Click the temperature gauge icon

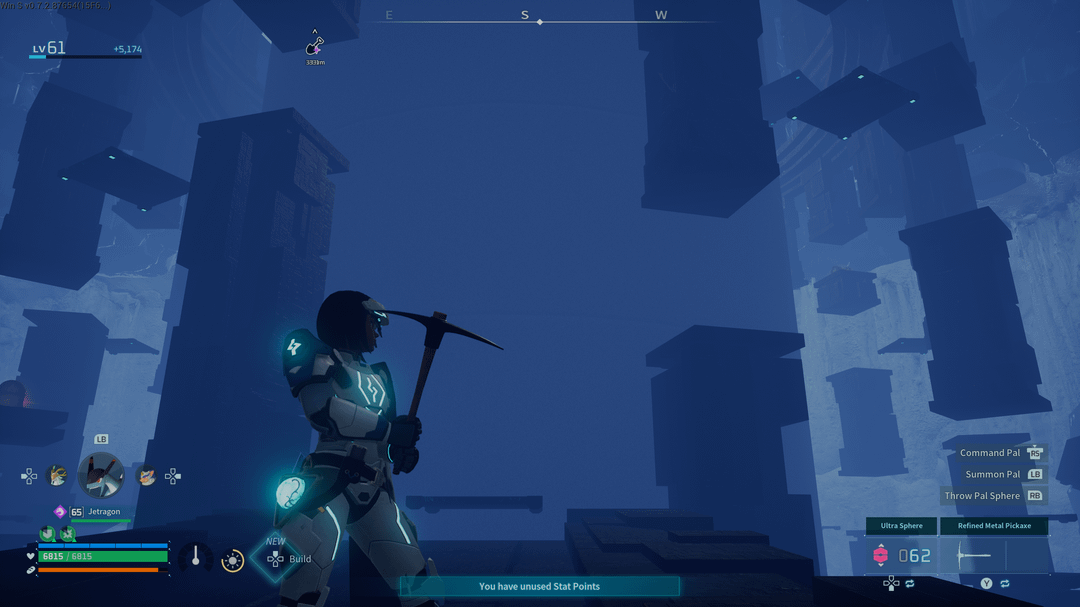tap(196, 558)
